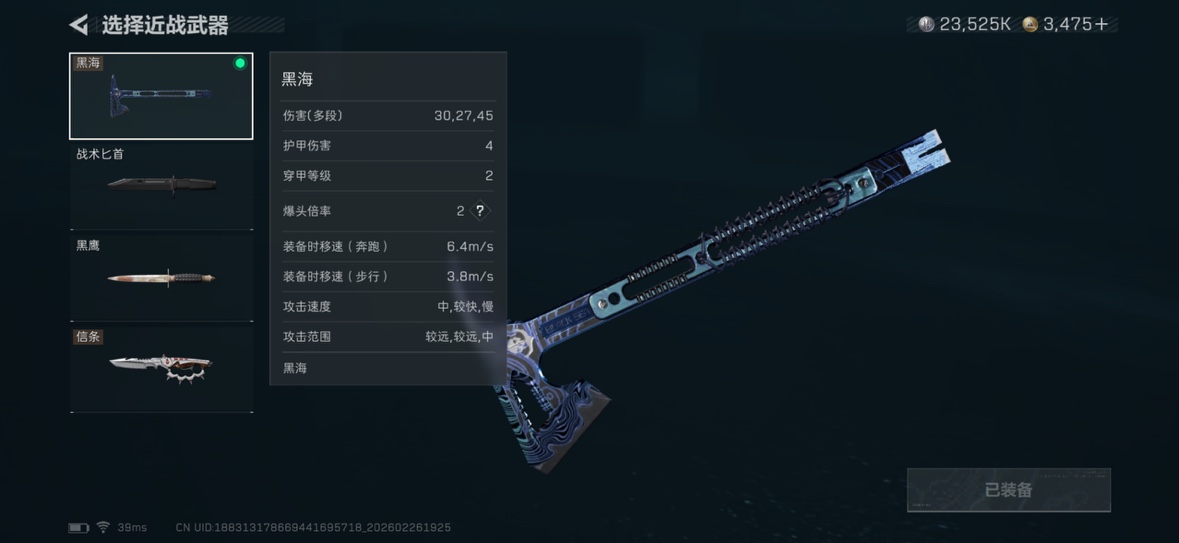The image size is (1179, 543).
Task: Go back using the arrow button
Action: pos(79,25)
